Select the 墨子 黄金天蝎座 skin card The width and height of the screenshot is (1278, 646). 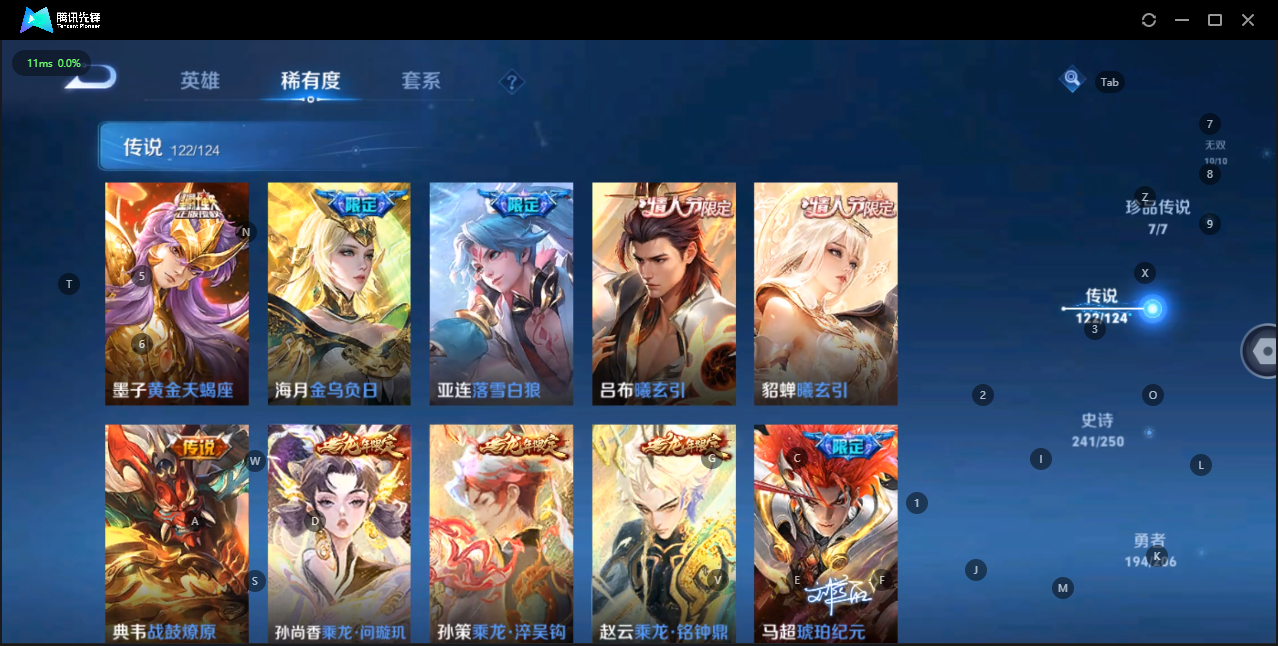(x=177, y=293)
